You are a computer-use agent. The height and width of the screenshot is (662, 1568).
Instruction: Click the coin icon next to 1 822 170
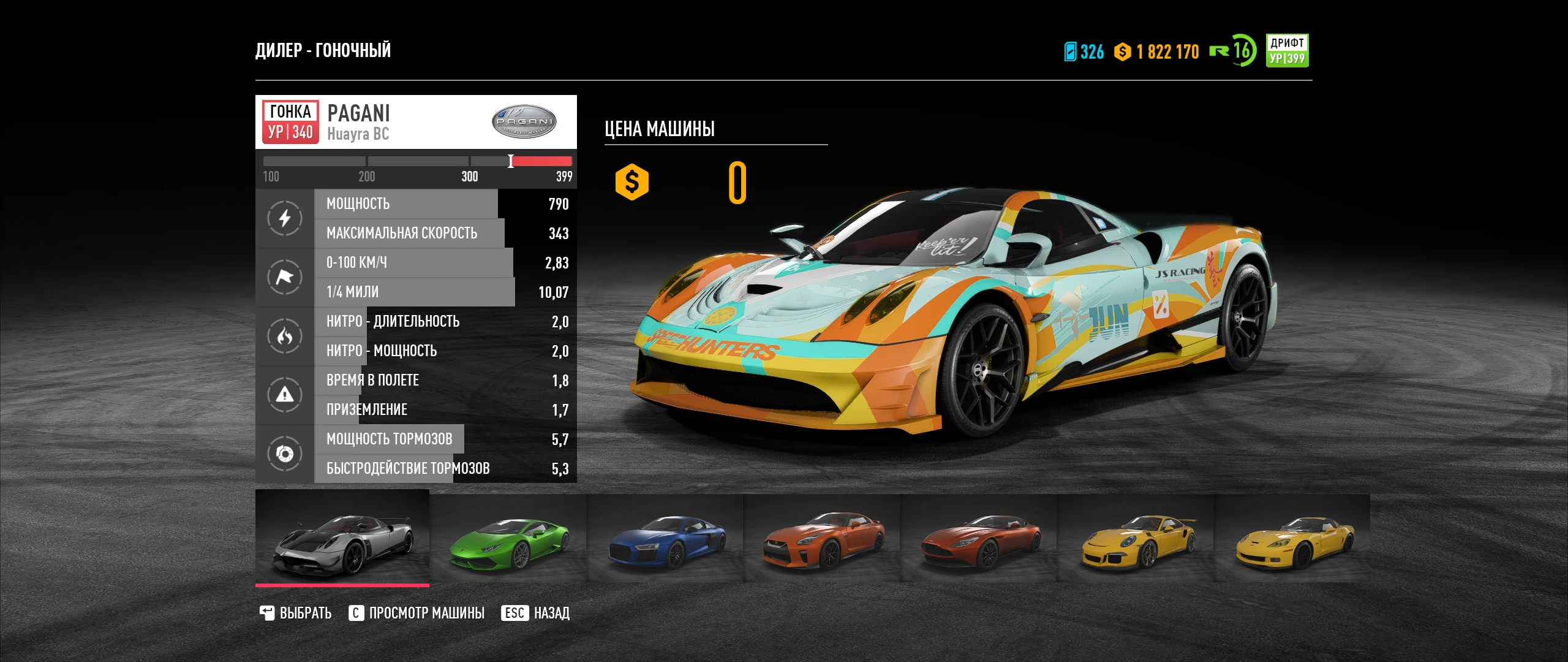point(1123,53)
